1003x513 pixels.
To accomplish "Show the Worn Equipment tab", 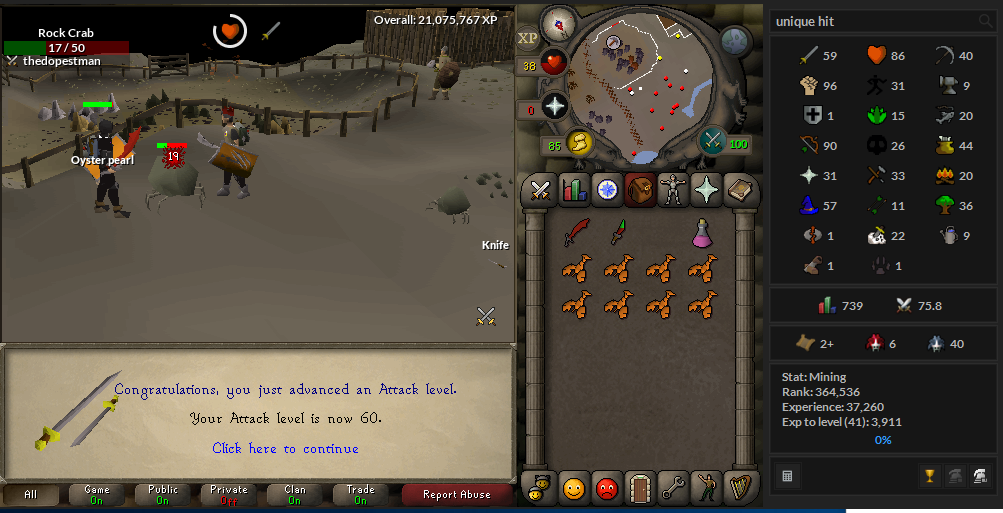I will coord(672,188).
